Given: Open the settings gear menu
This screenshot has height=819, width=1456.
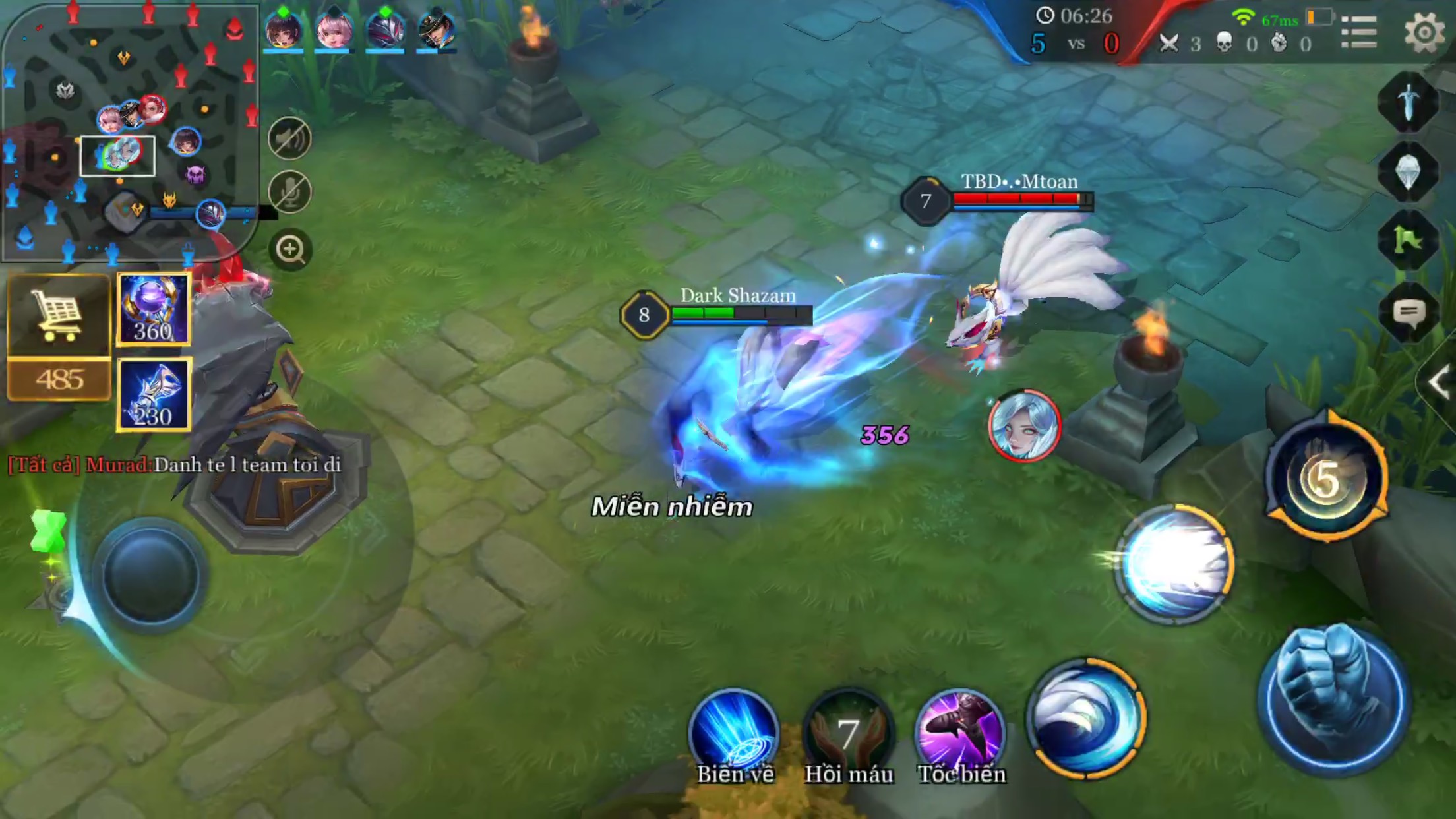Looking at the screenshot, I should (1424, 32).
